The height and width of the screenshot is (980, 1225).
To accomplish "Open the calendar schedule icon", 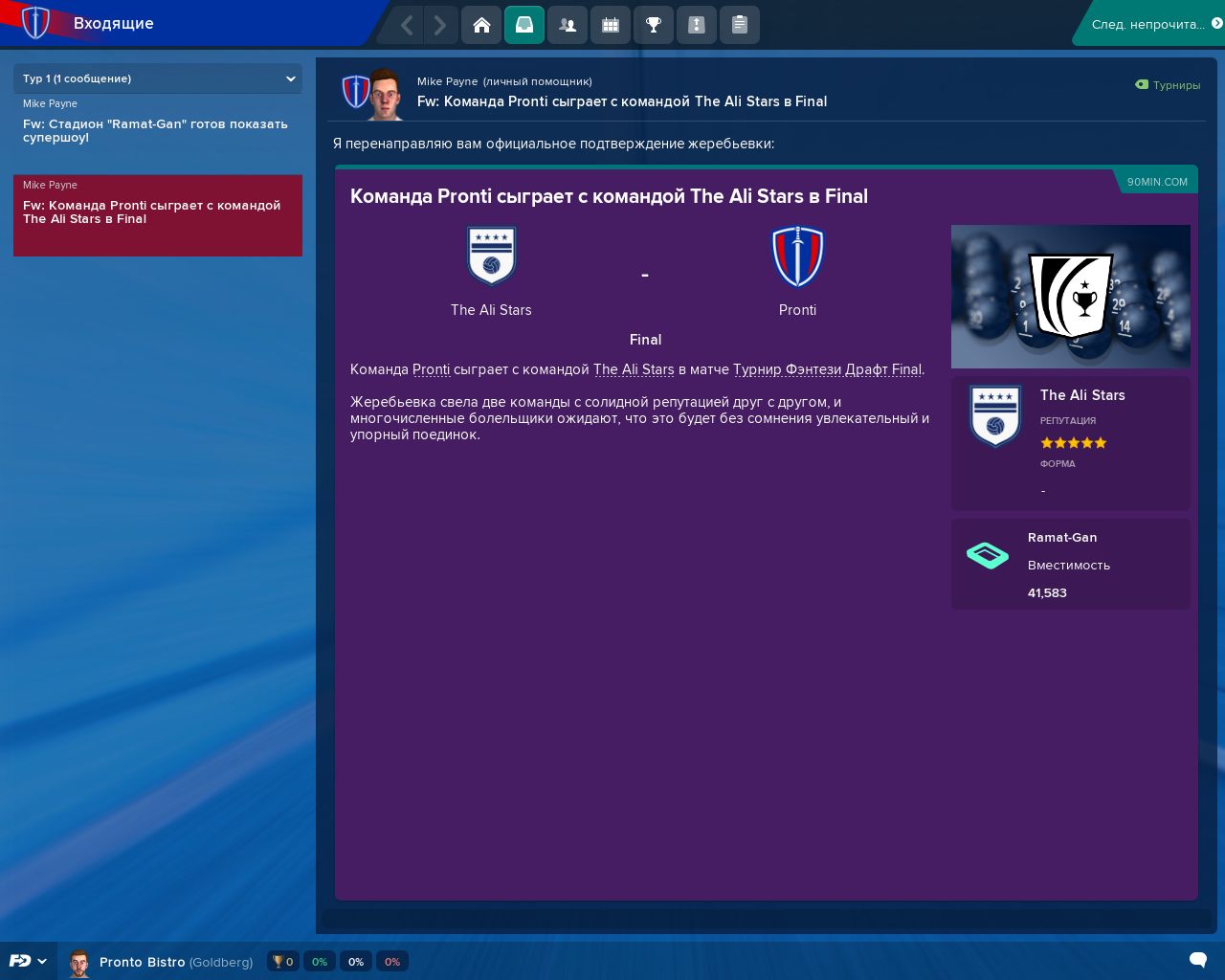I will [611, 25].
